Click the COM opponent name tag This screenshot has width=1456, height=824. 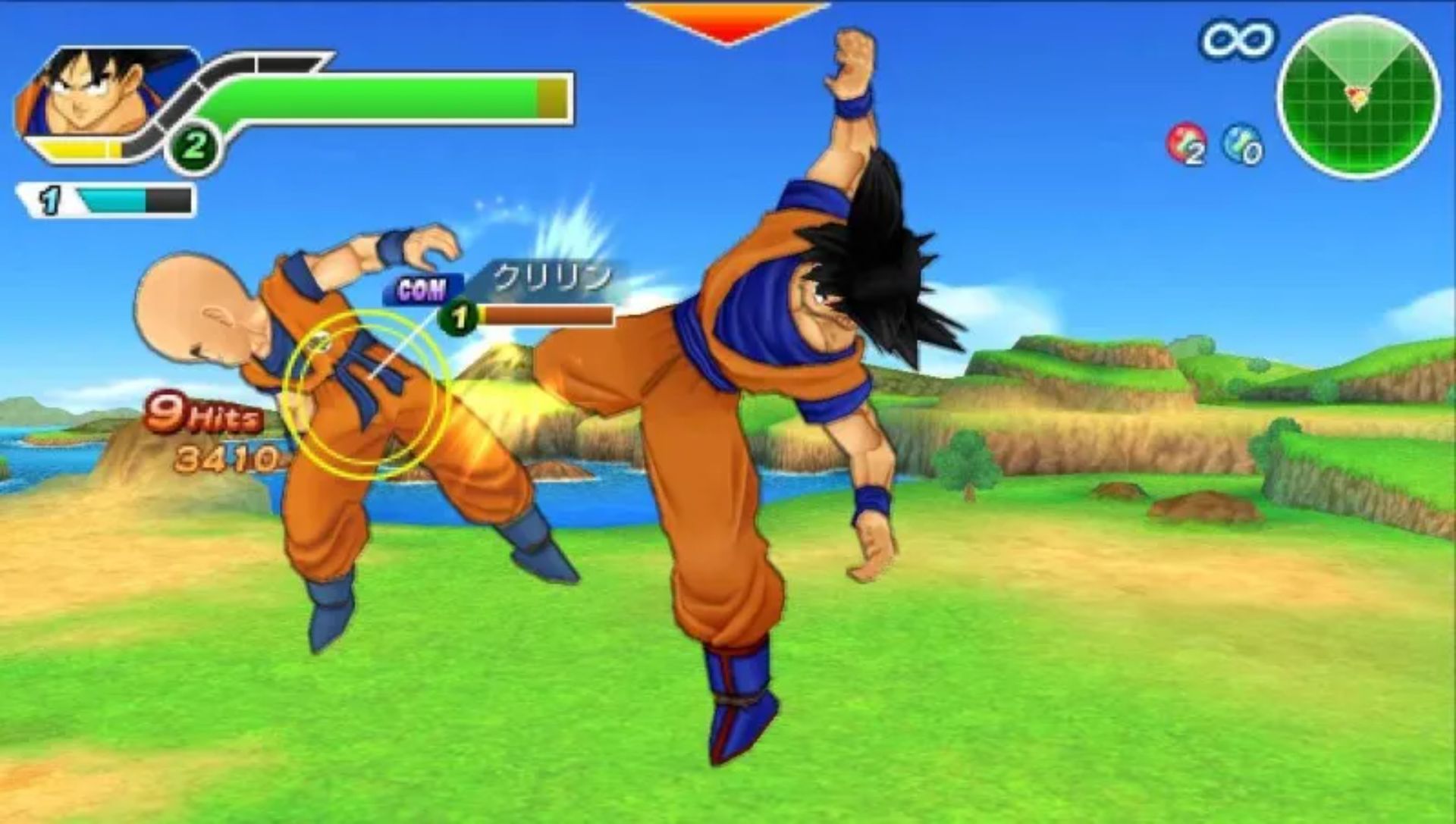click(422, 290)
